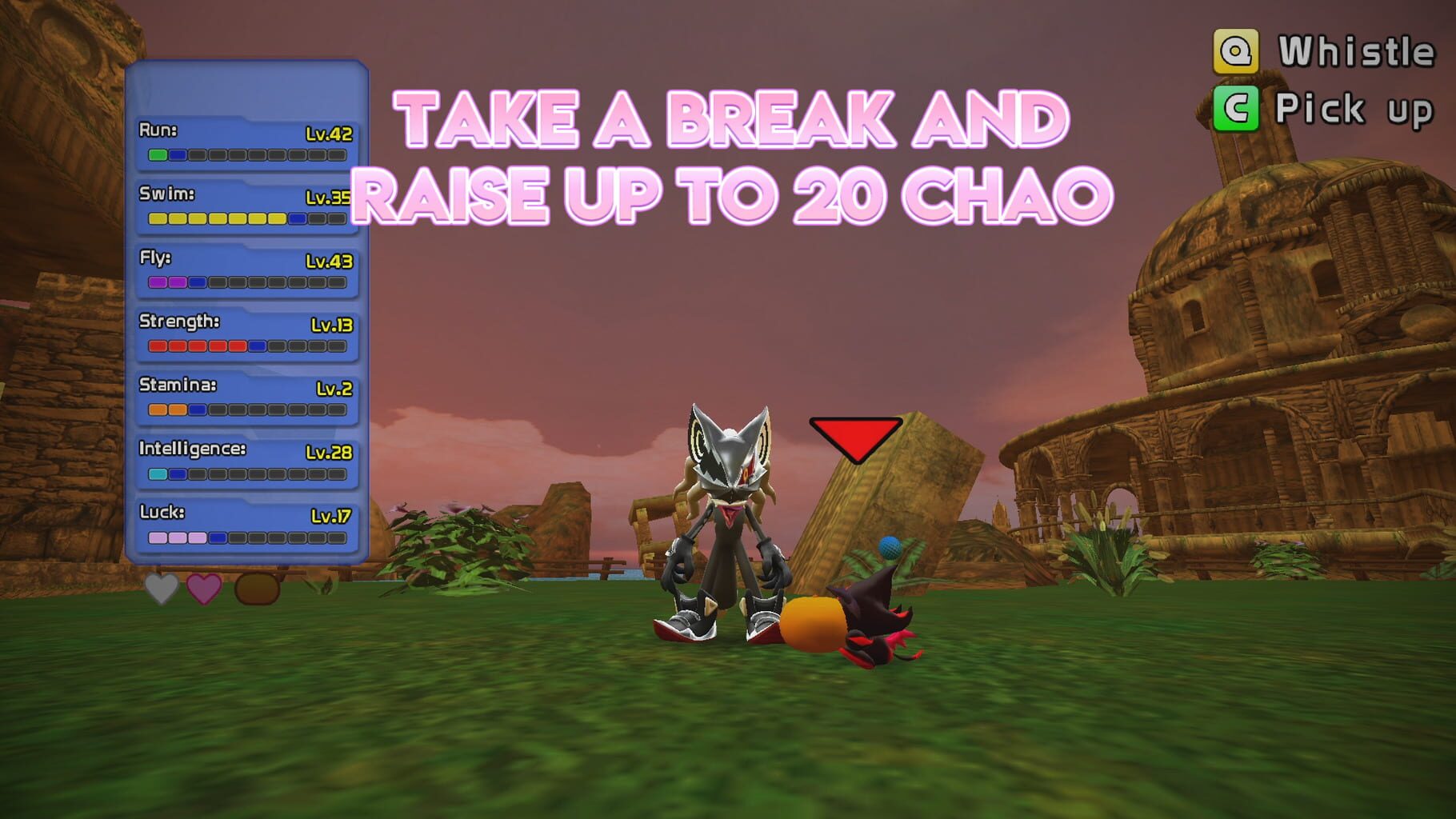
Task: Click the Run stat label
Action: [x=158, y=130]
